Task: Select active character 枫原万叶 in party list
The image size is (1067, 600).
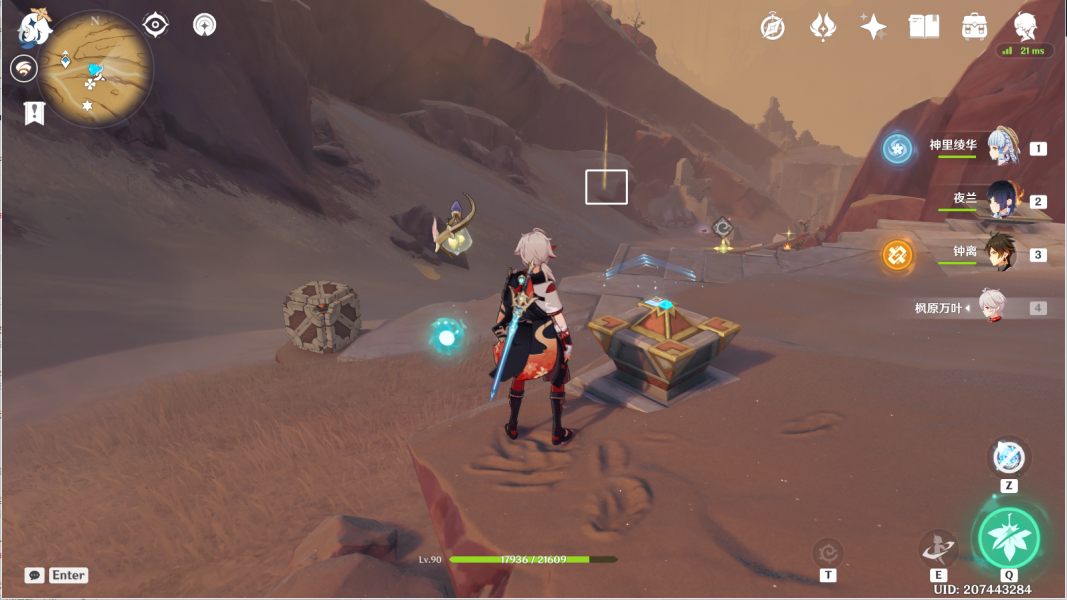Action: click(990, 308)
